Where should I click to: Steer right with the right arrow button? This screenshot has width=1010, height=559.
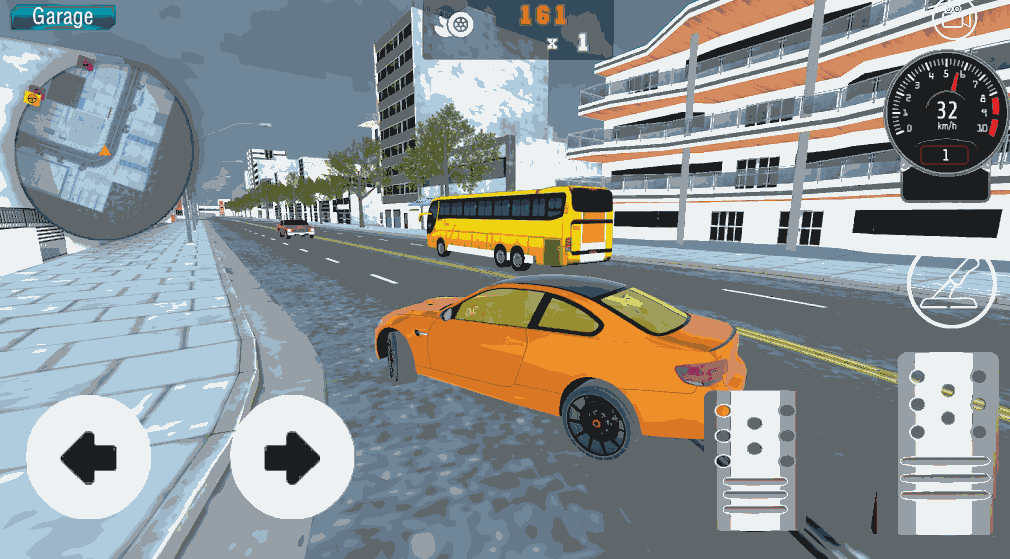(292, 456)
